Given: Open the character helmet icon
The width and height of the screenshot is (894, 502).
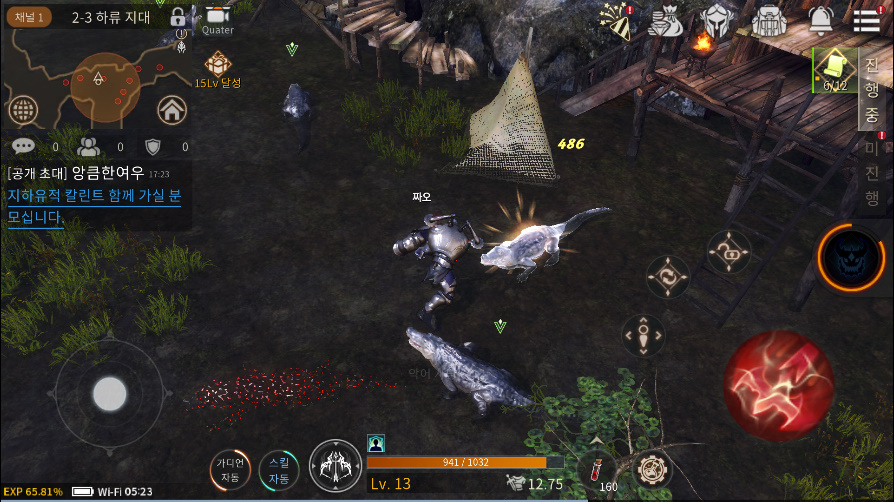Looking at the screenshot, I should coord(716,20).
